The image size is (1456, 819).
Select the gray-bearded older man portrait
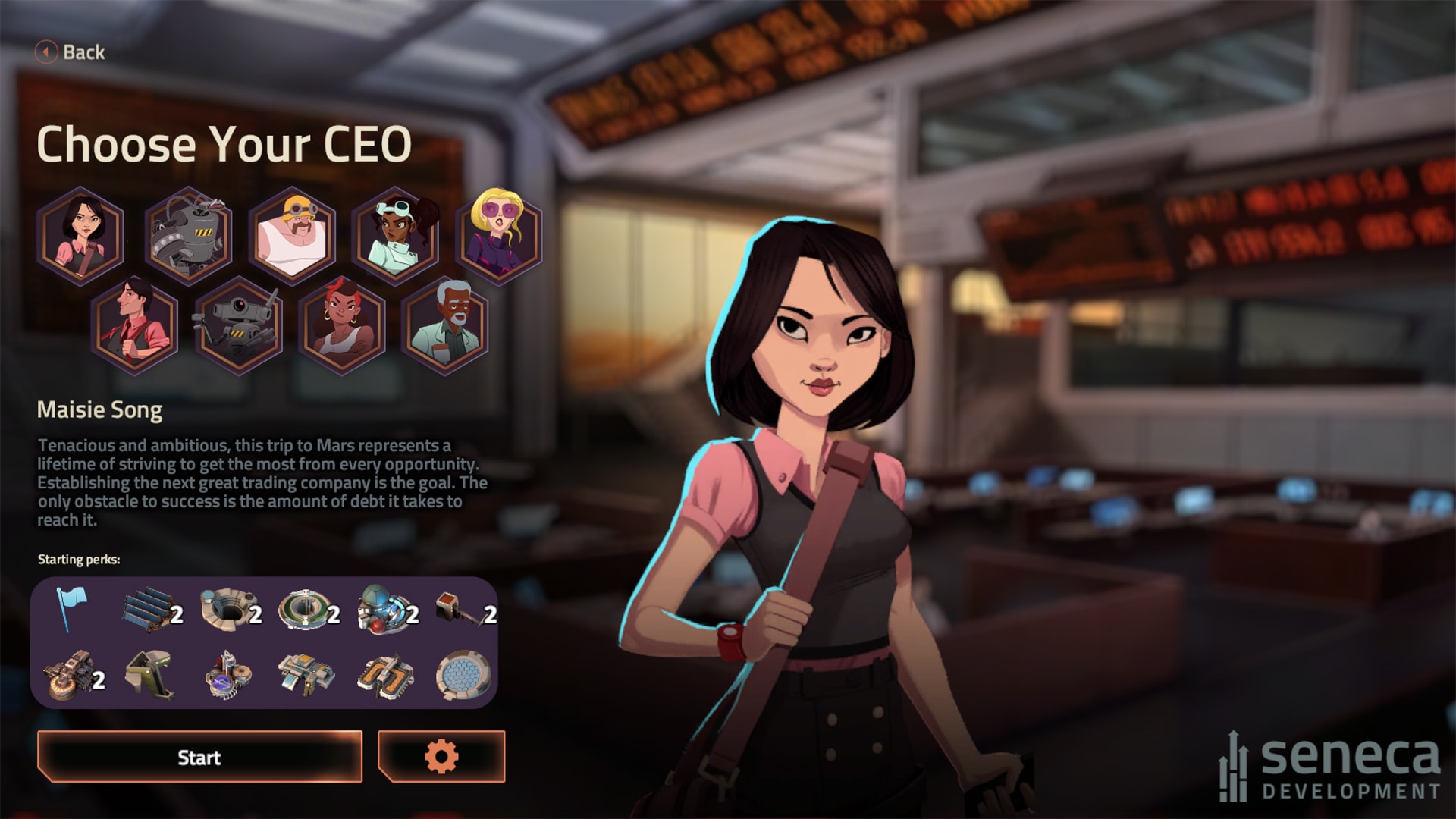click(x=445, y=325)
